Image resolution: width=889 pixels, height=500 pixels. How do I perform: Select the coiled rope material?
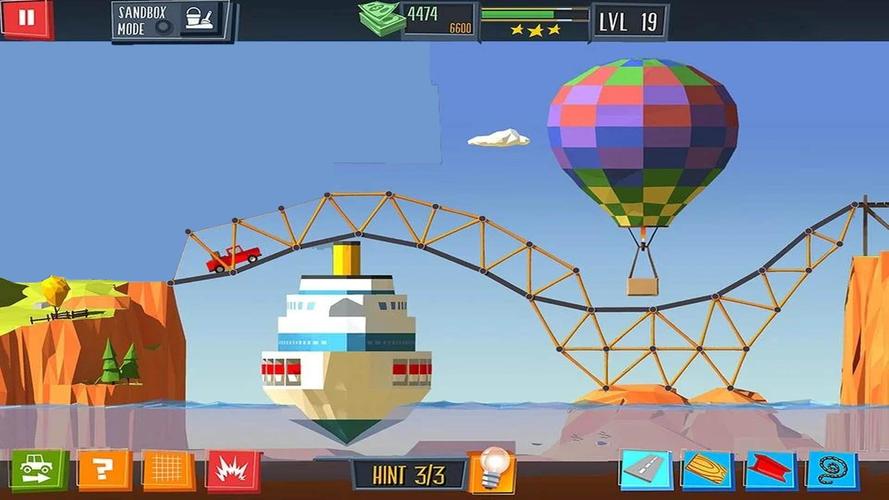[832, 469]
